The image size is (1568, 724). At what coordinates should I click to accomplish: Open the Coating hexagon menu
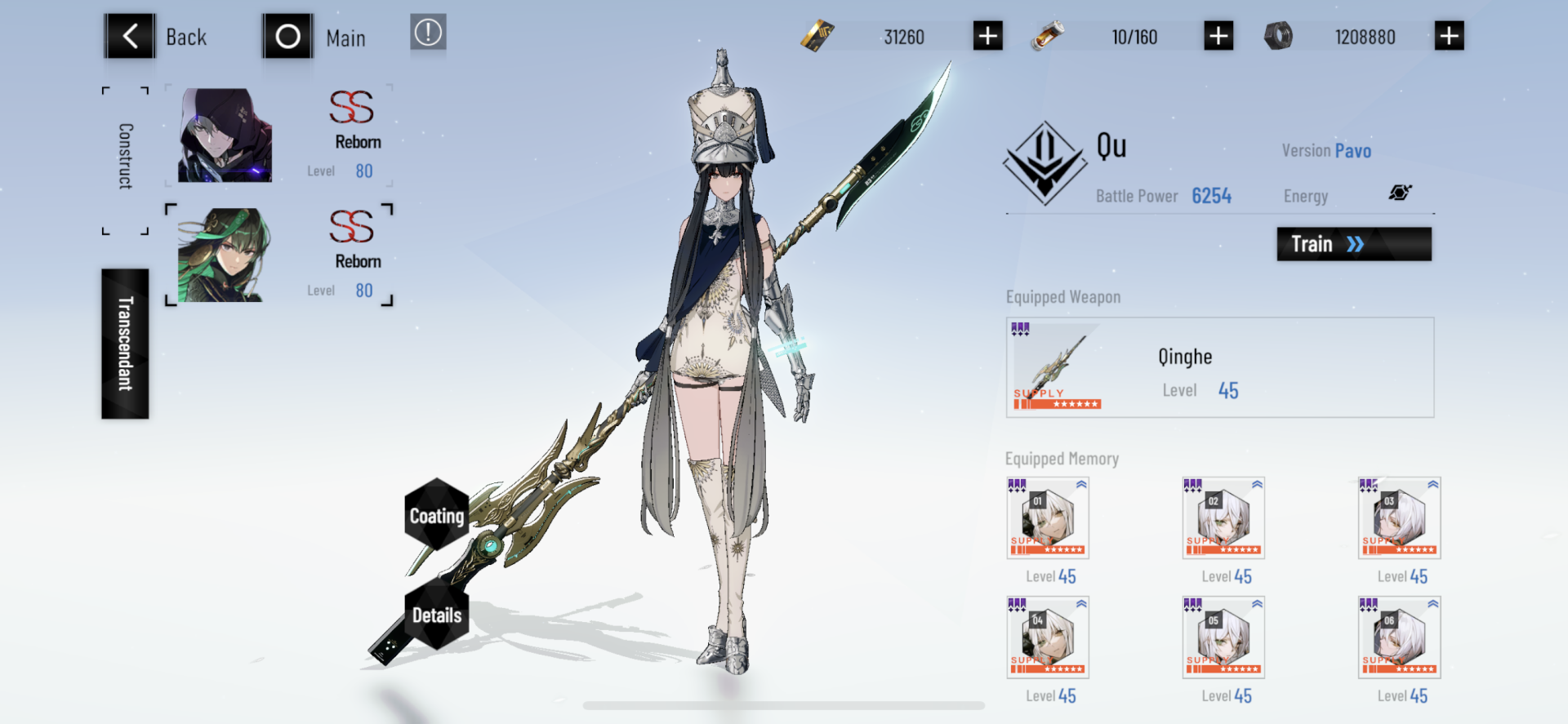coord(437,516)
